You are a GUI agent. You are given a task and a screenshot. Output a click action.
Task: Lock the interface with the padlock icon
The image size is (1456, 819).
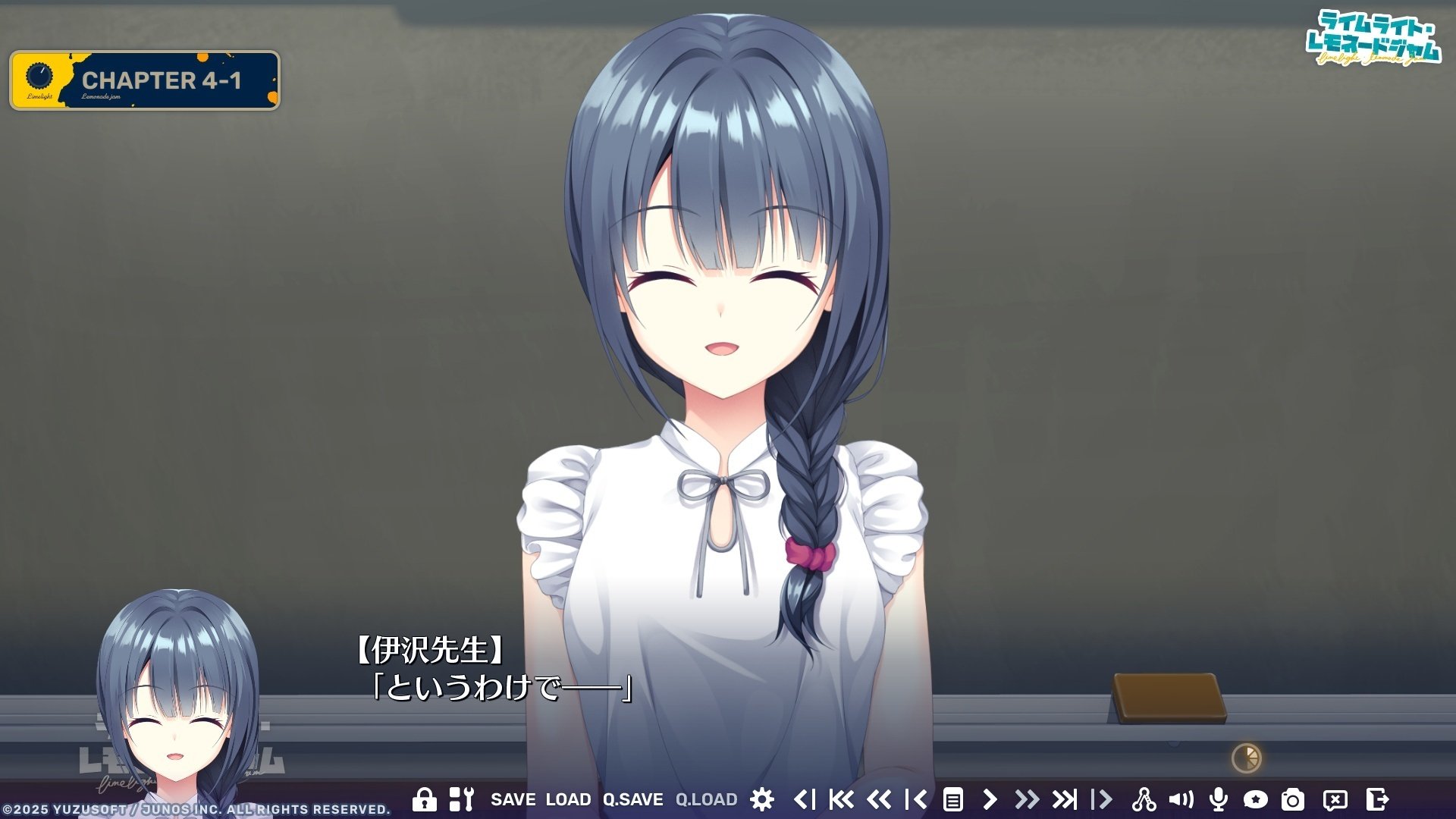pos(425,799)
